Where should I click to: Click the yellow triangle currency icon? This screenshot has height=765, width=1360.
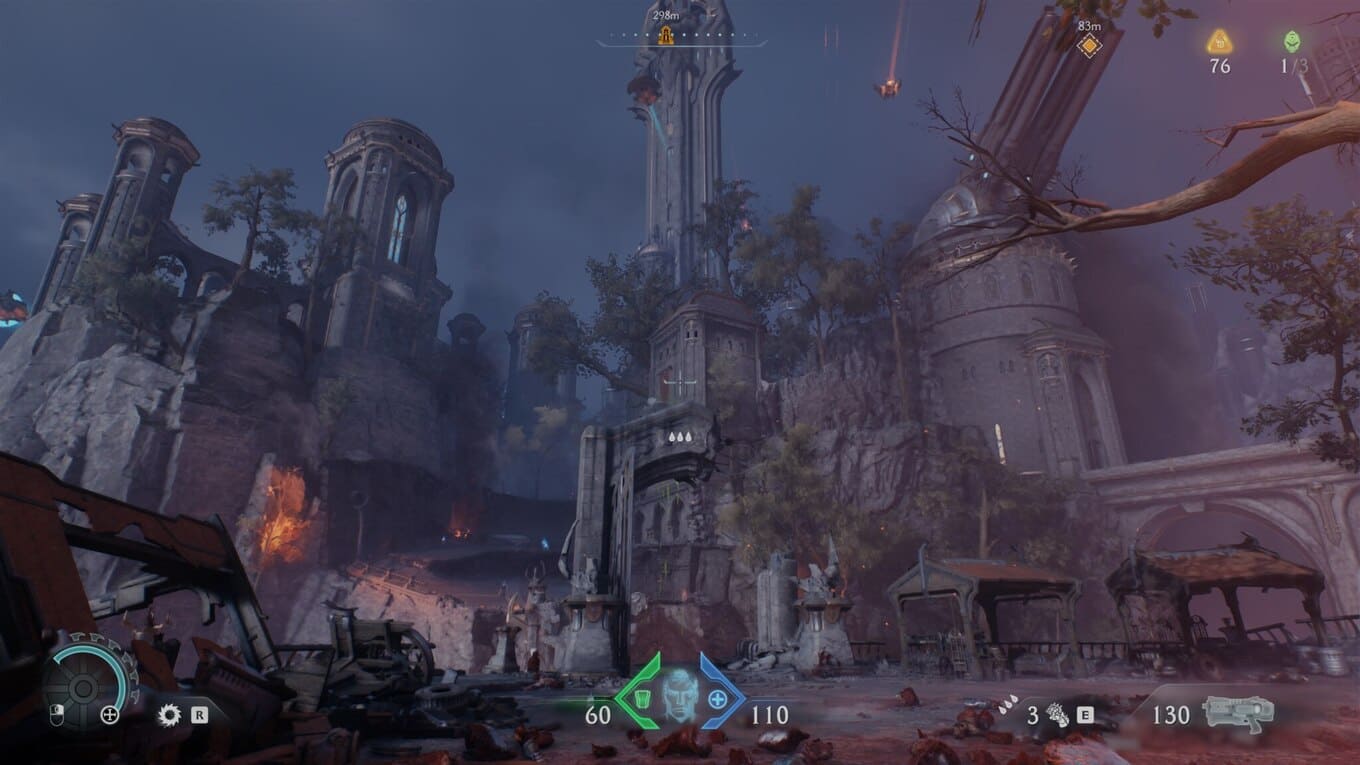tap(1219, 42)
